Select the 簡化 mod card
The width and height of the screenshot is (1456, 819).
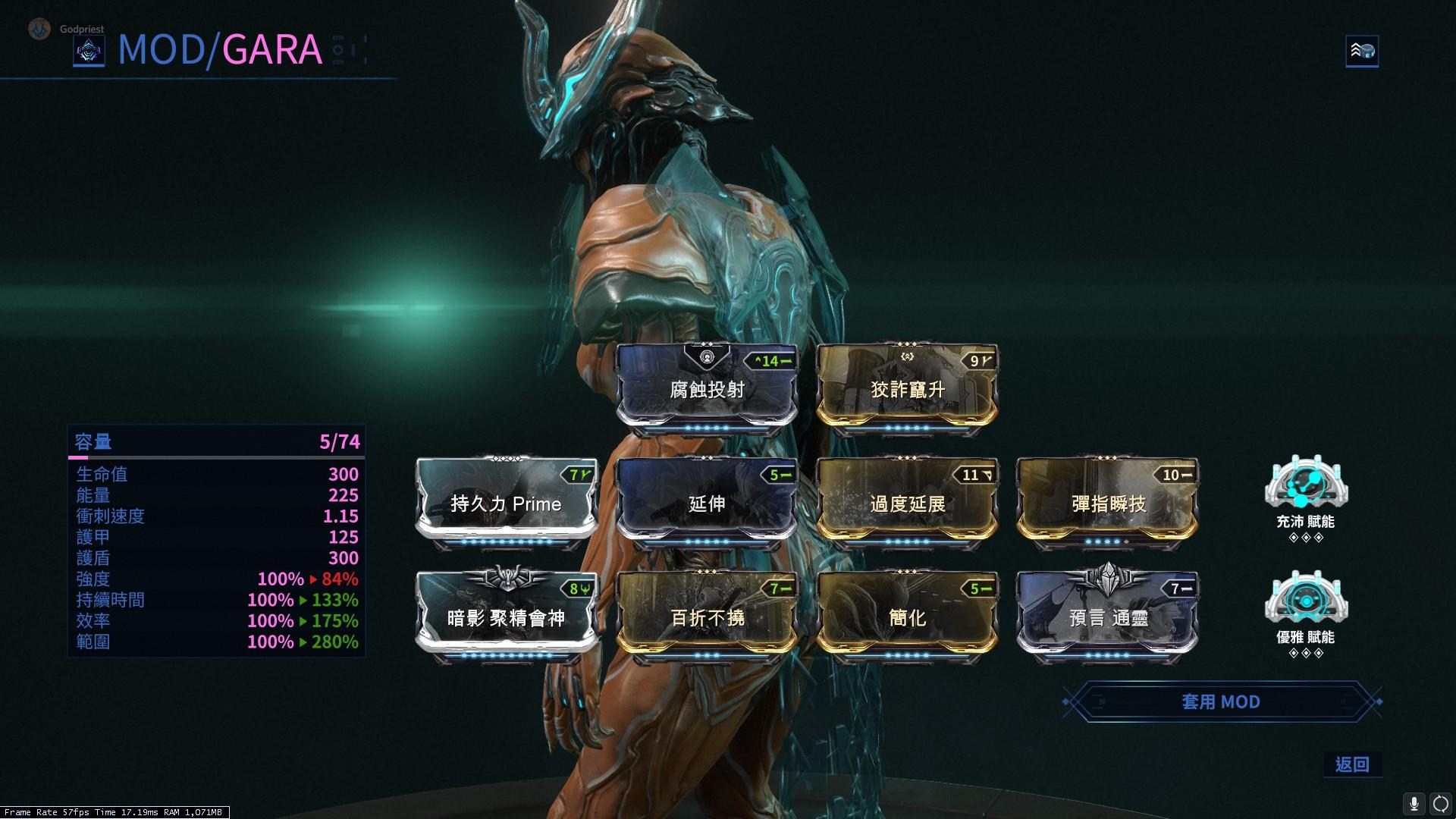pyautogui.click(x=907, y=617)
